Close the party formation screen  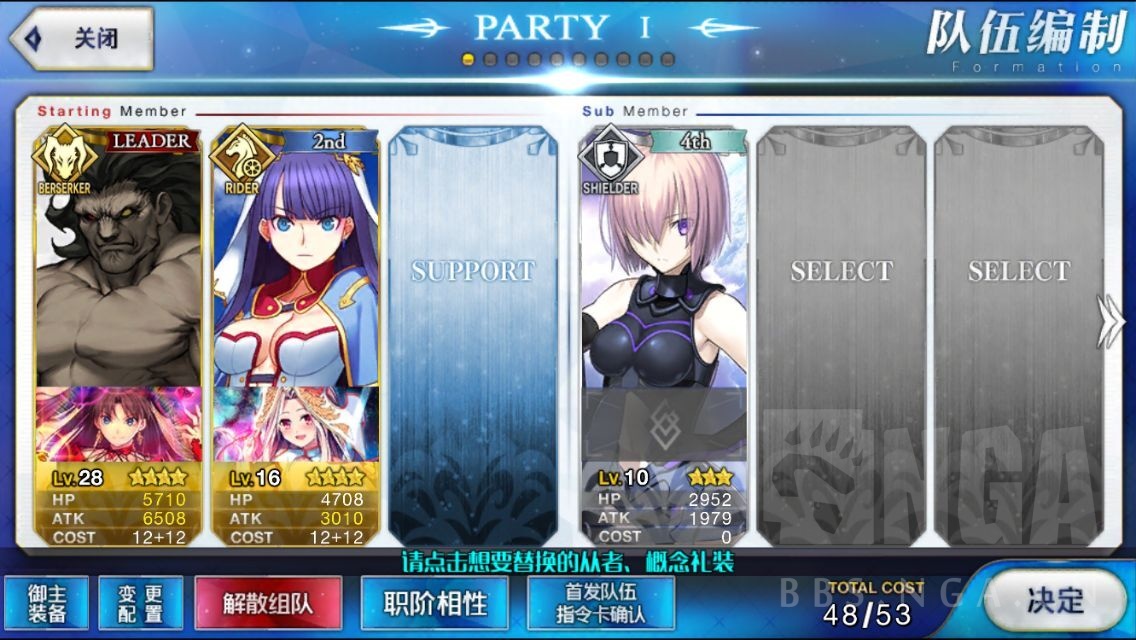tap(82, 39)
